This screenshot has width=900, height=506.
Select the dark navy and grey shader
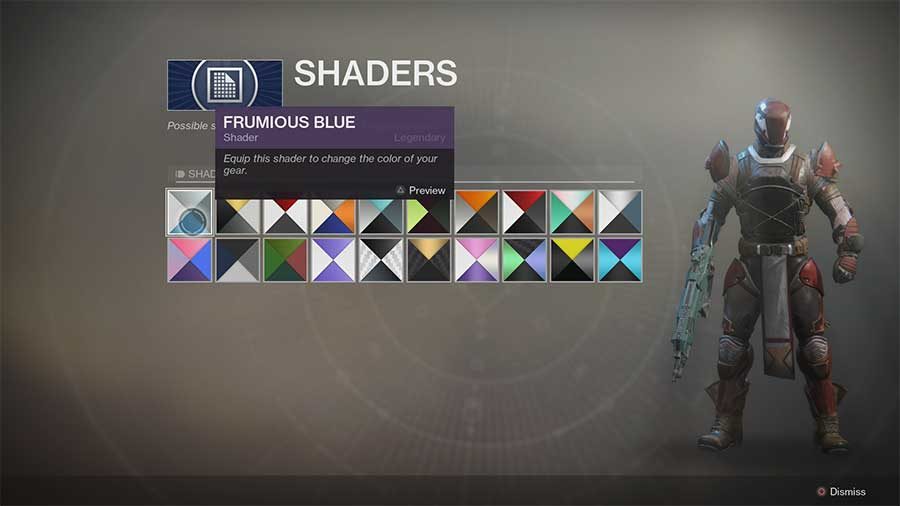coord(237,260)
